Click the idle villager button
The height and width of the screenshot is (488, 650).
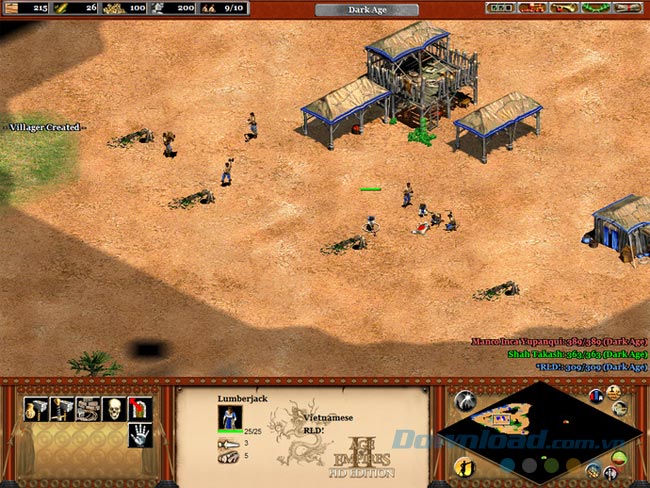pyautogui.click(x=464, y=467)
